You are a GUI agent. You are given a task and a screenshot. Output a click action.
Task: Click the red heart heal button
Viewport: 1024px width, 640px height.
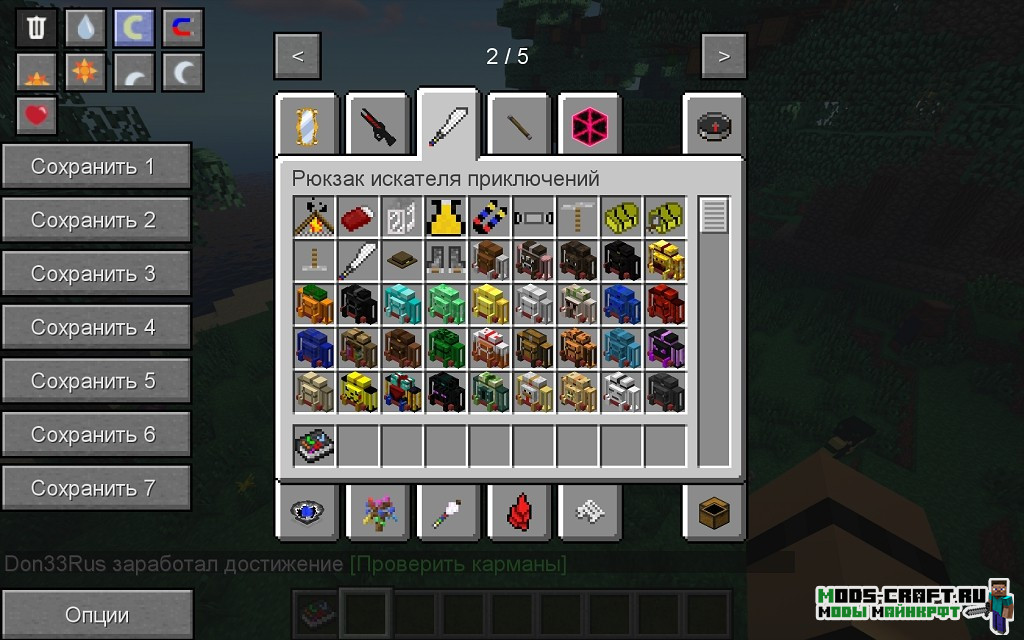37,116
